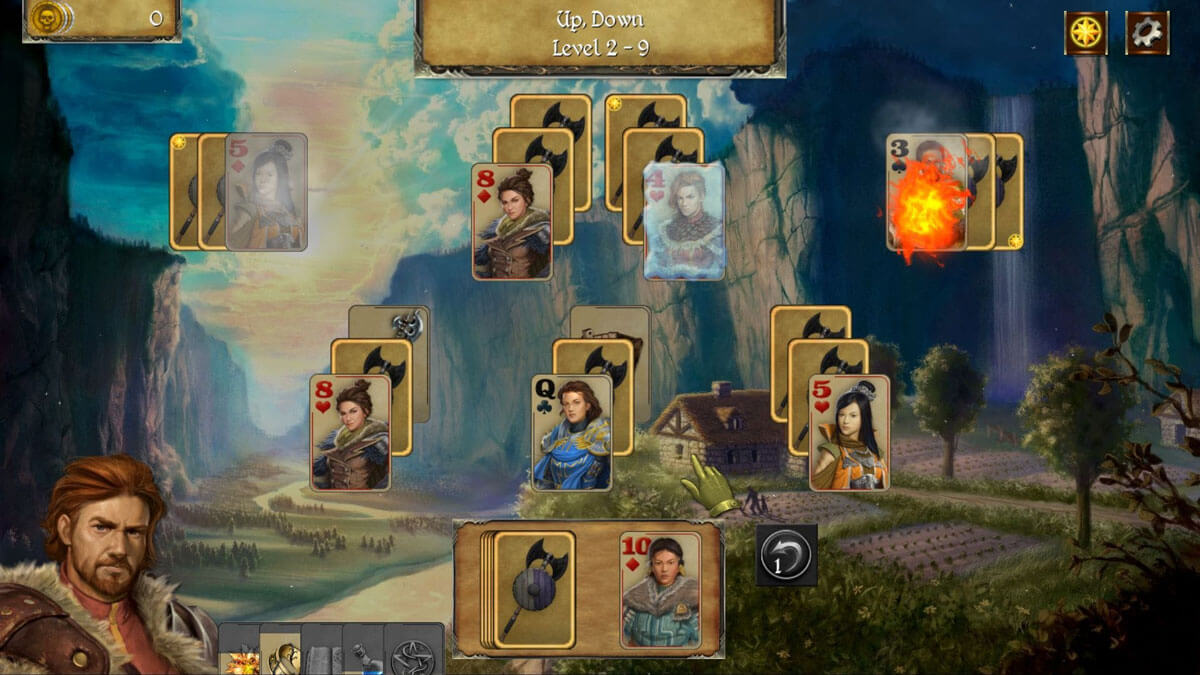Choose the 8 of diamonds card
Viewport: 1200px width, 675px height.
click(x=512, y=221)
